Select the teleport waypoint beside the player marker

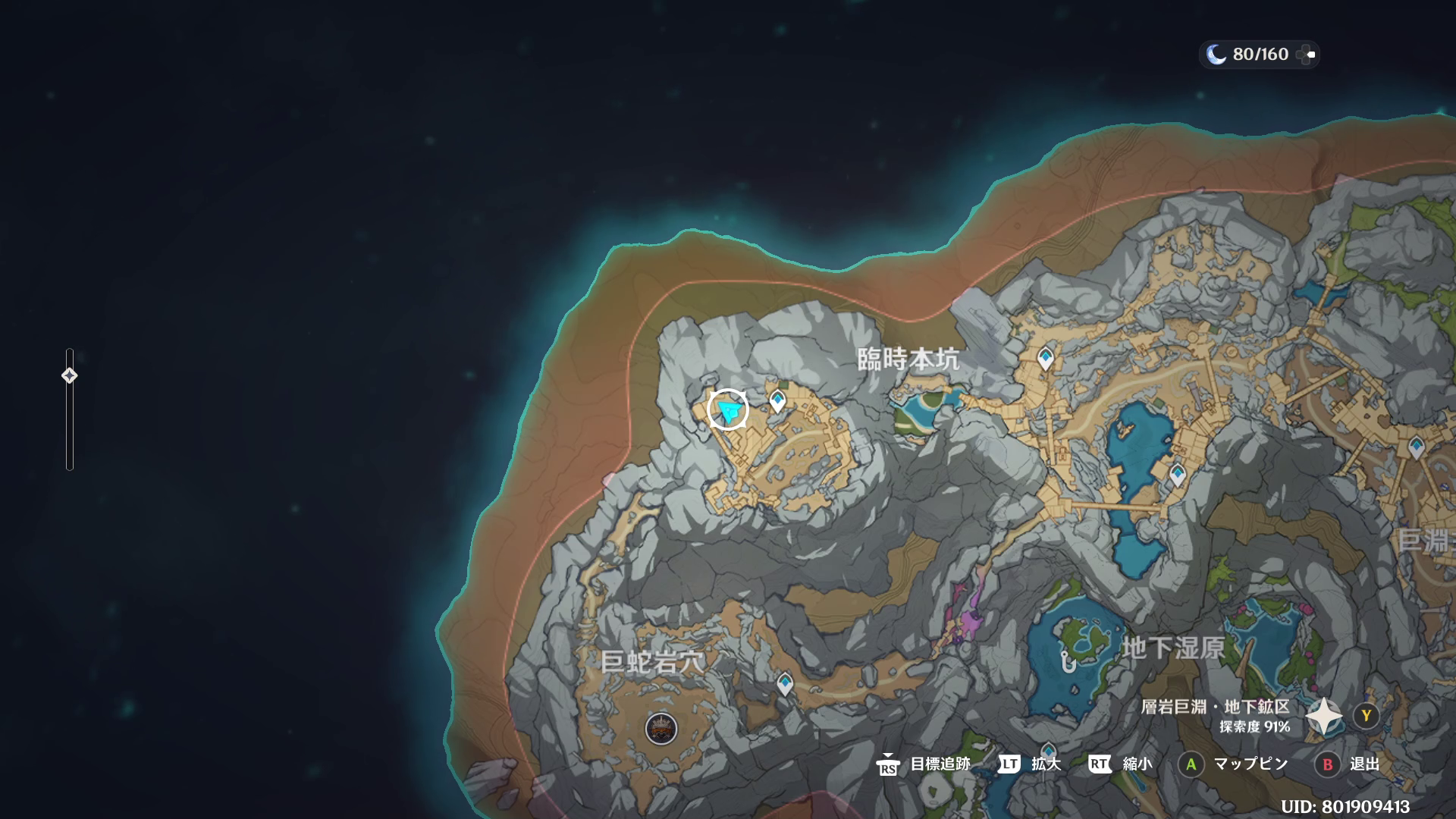click(x=777, y=400)
